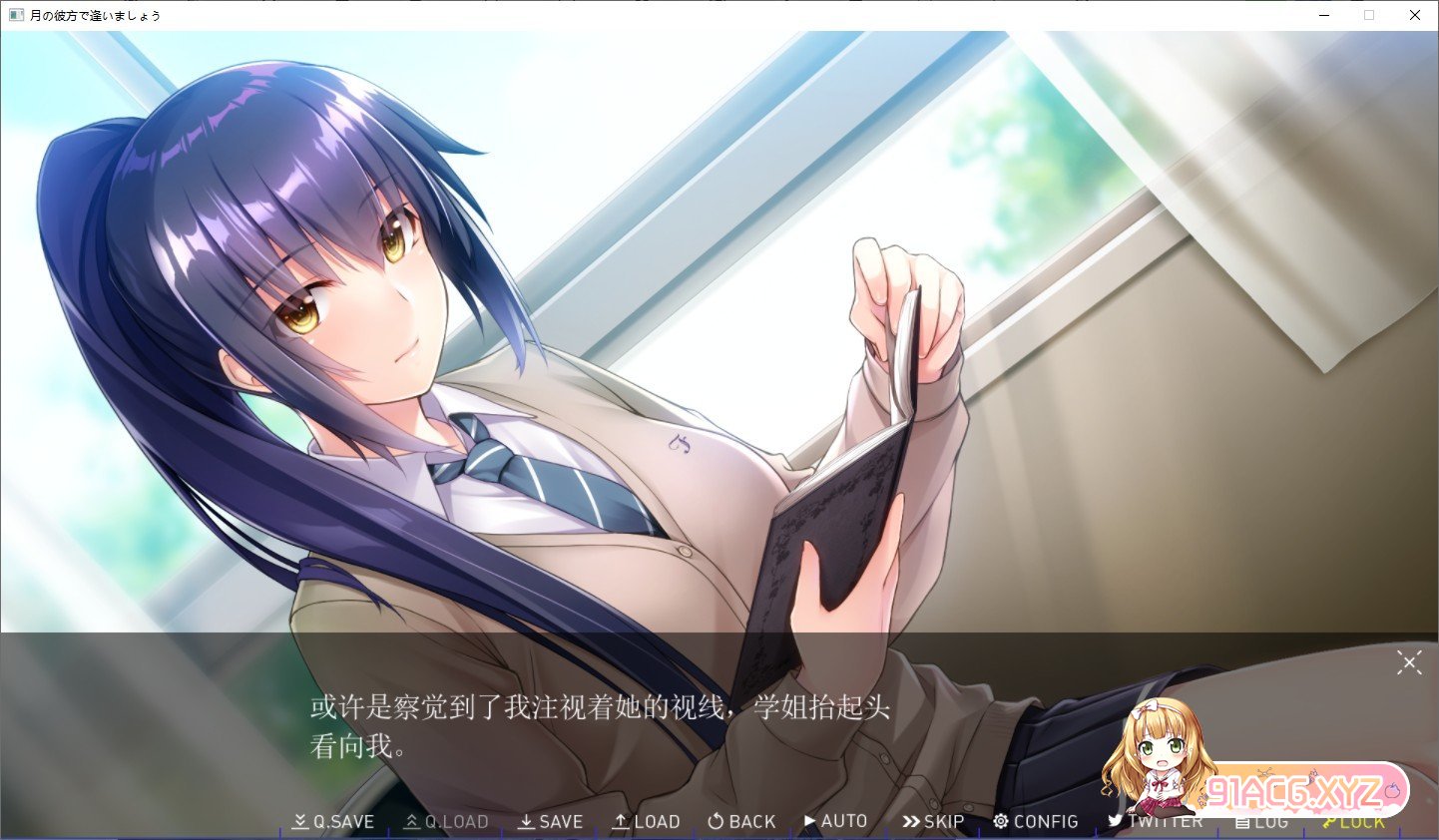
Task: Click Q.LOAD to quick load
Action: tap(445, 821)
